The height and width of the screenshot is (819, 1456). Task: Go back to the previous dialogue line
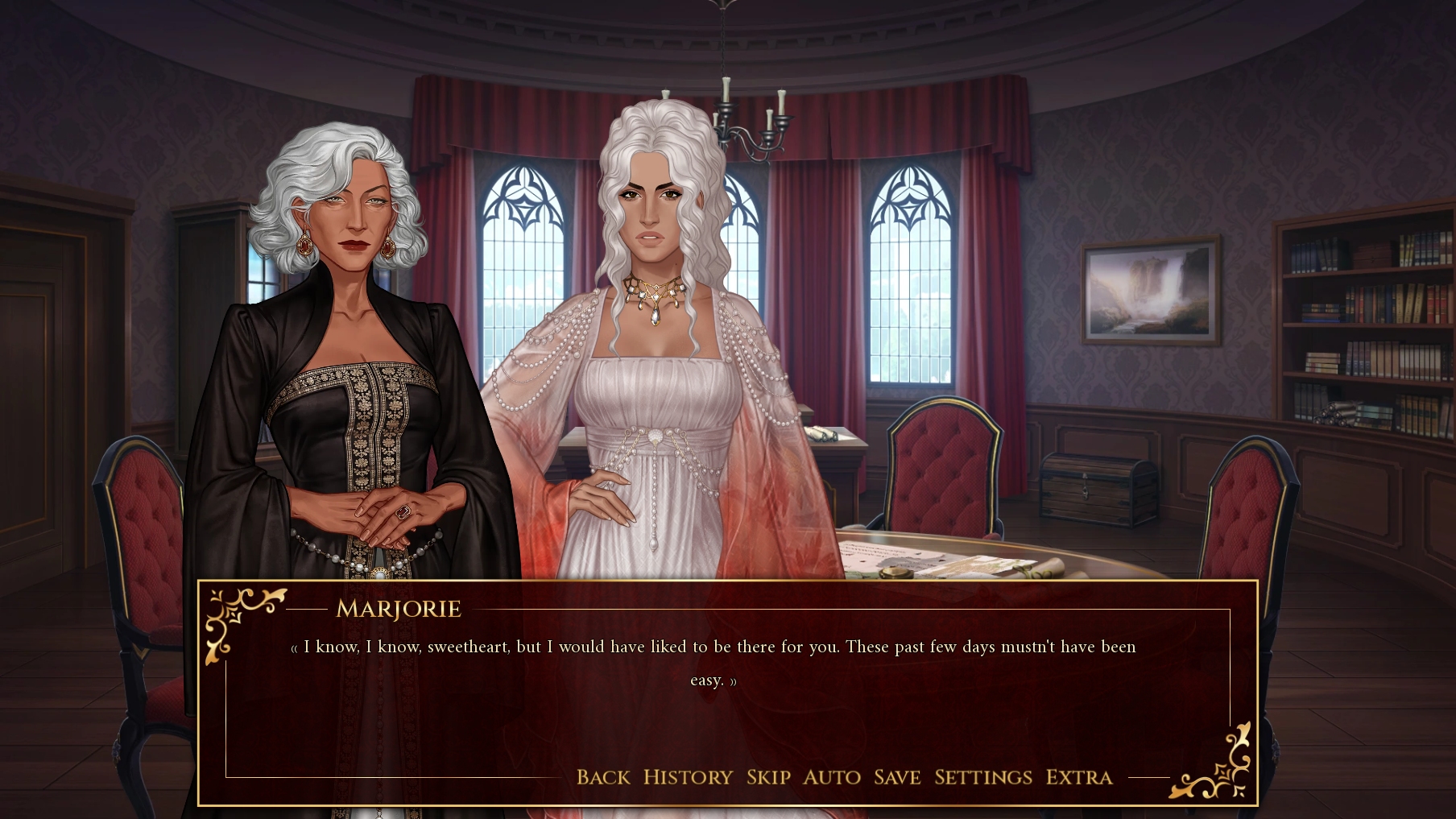[603, 777]
